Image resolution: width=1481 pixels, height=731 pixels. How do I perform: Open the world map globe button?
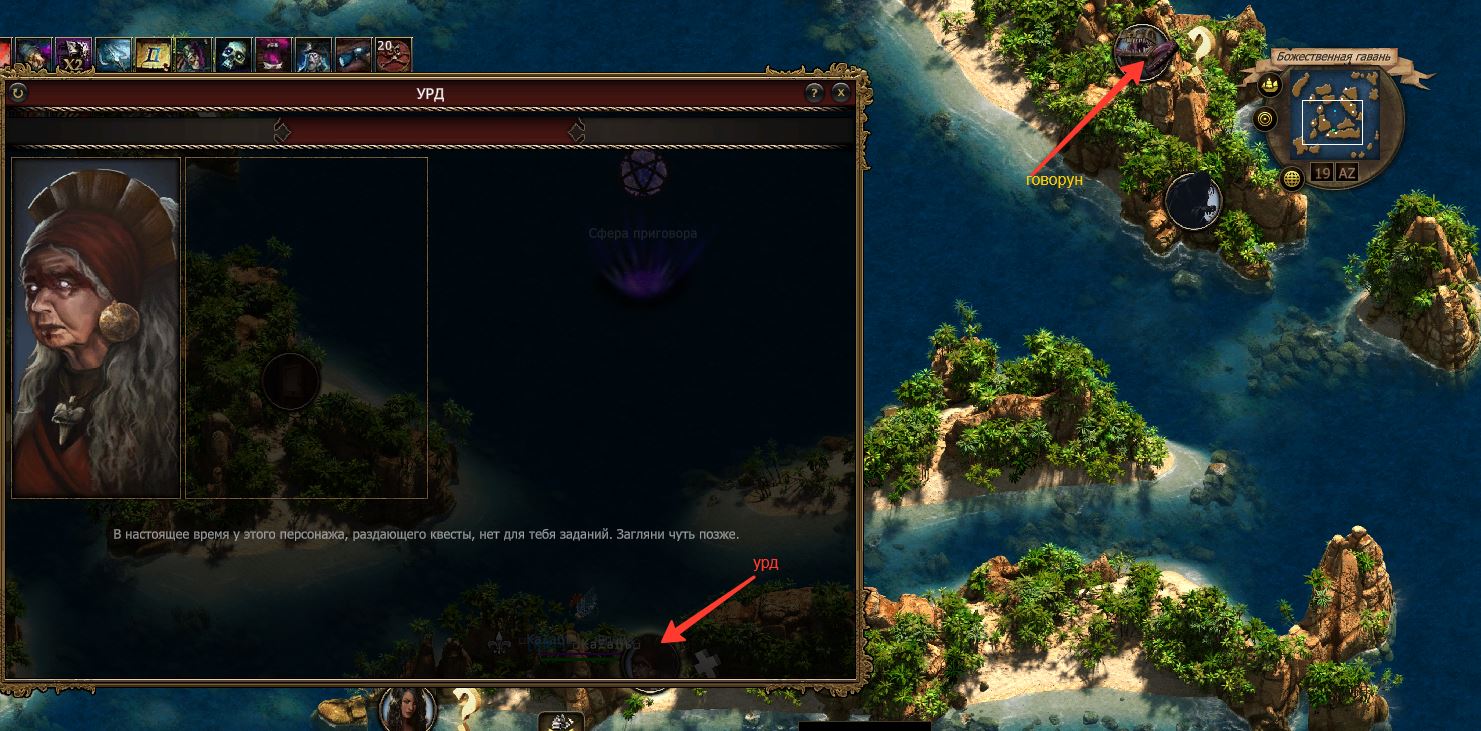1293,178
